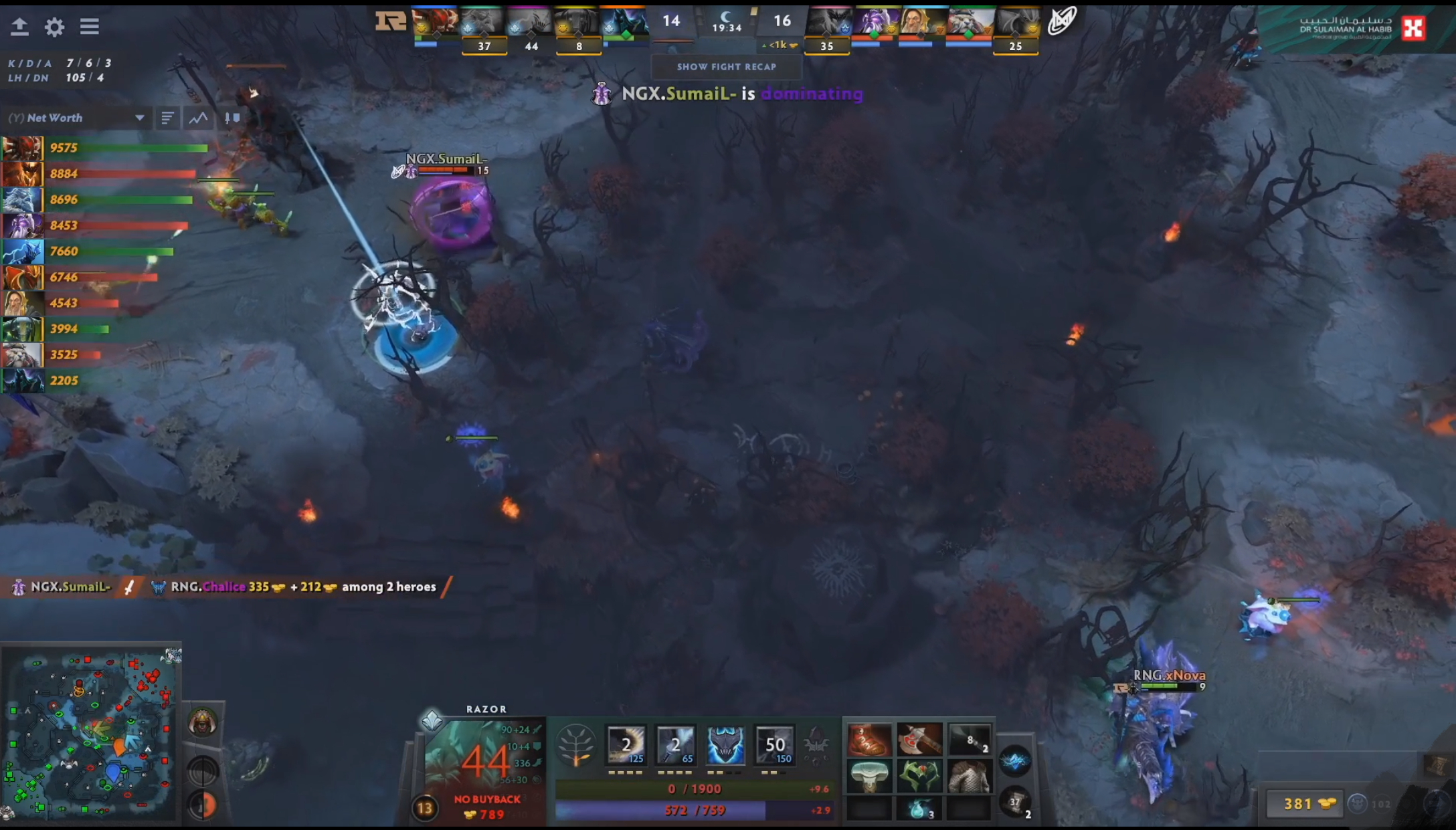Toggle the hero comparison stats view
Viewport: 1456px width, 830px height.
pos(229,118)
